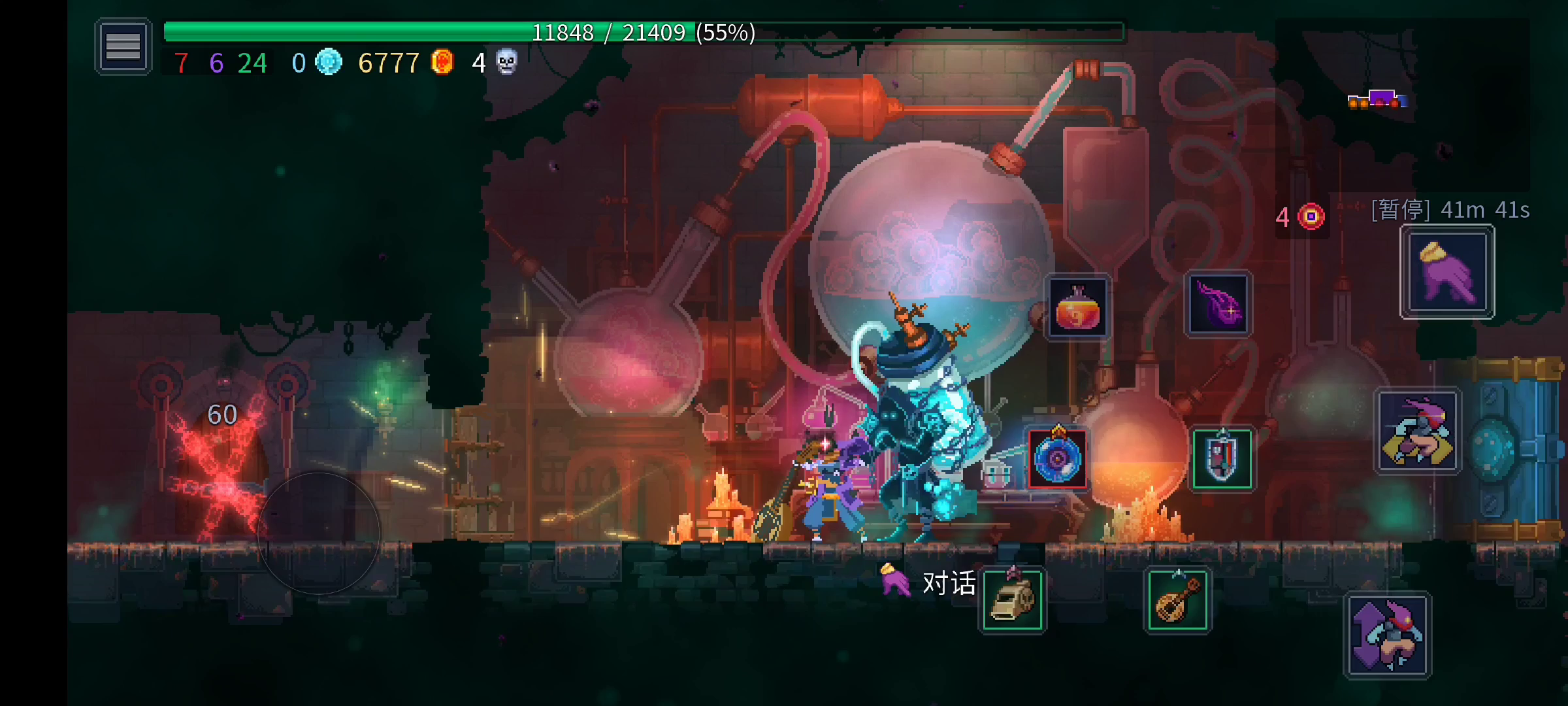Activate the purple flame skill icon

(1218, 304)
